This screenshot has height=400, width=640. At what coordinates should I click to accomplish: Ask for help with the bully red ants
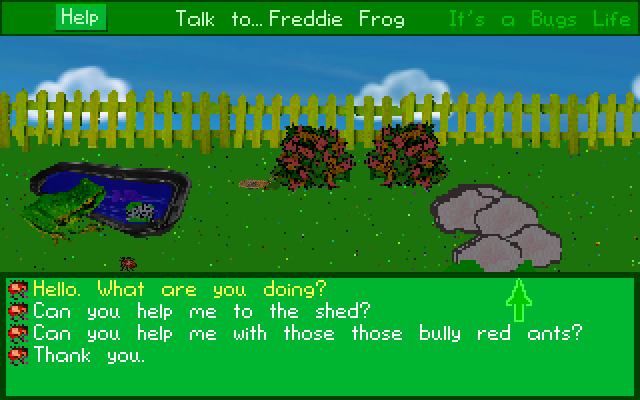pyautogui.click(x=307, y=334)
